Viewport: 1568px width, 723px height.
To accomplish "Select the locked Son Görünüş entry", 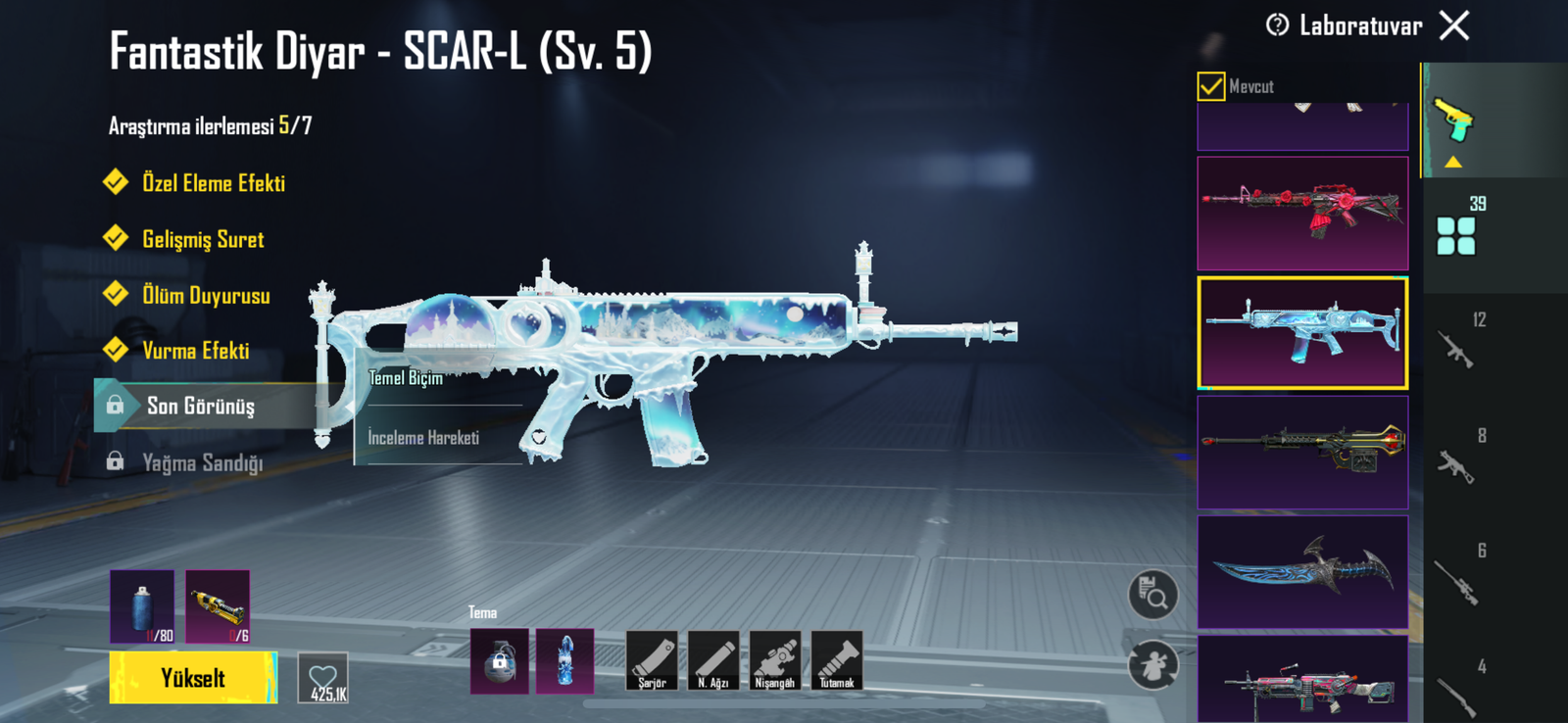I will [200, 406].
